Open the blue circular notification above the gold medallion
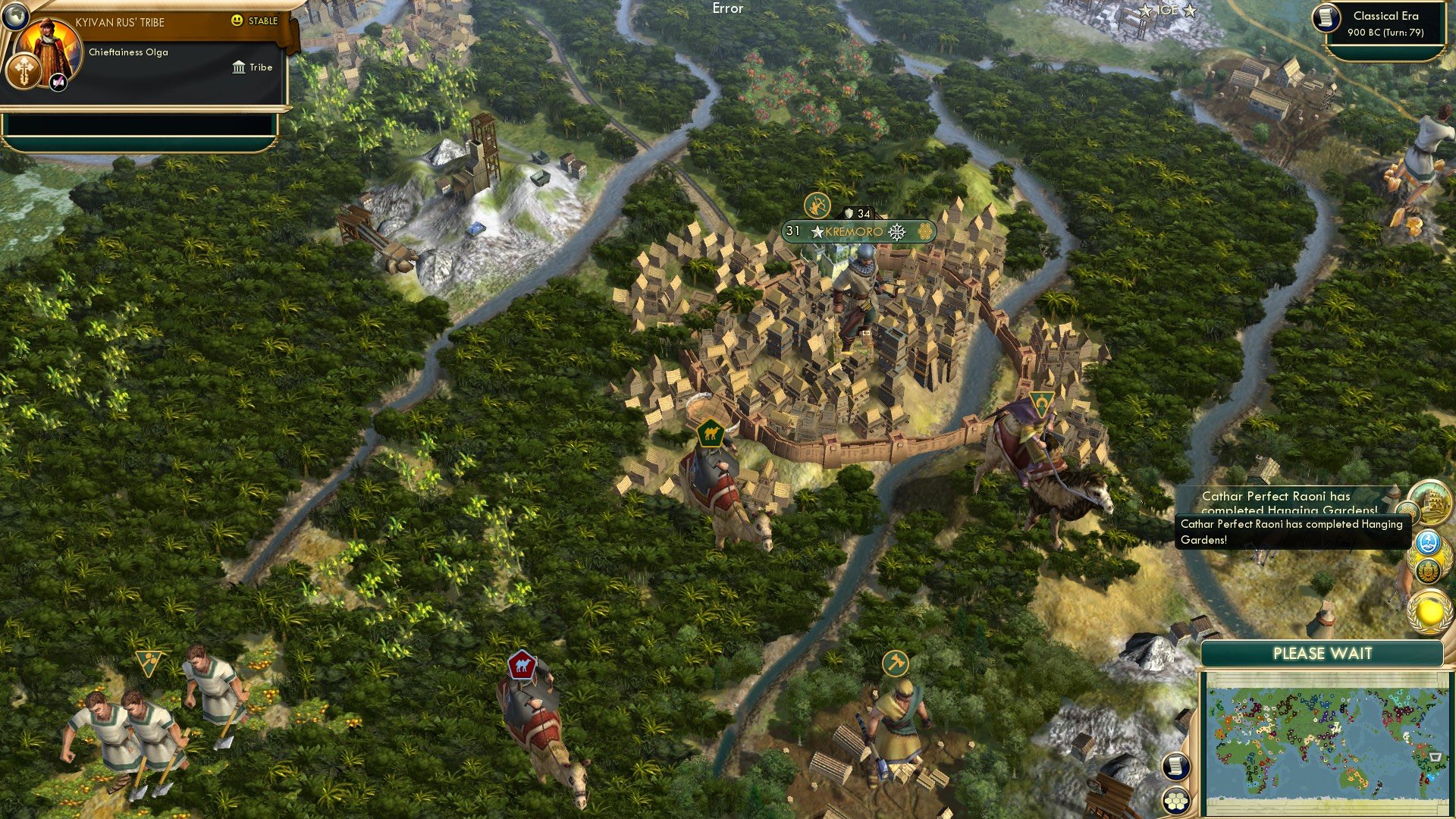 1428,541
